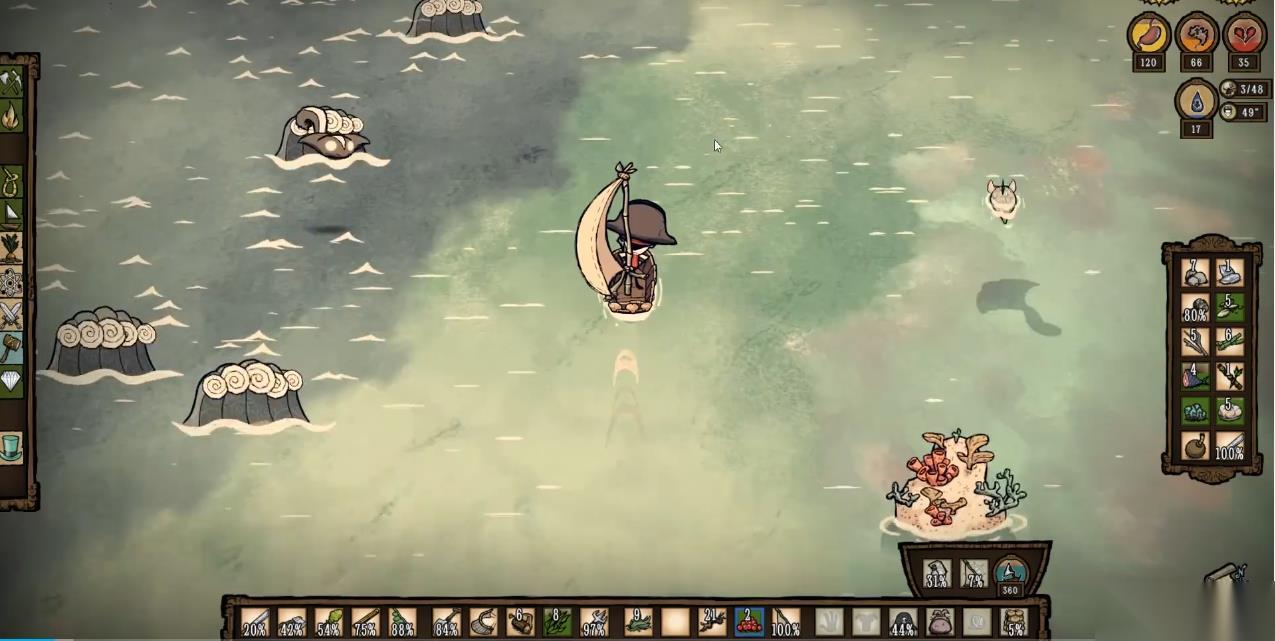Image resolution: width=1275 pixels, height=641 pixels.
Task: Select the rope-loop Survival crafting tab
Action: (x=11, y=182)
